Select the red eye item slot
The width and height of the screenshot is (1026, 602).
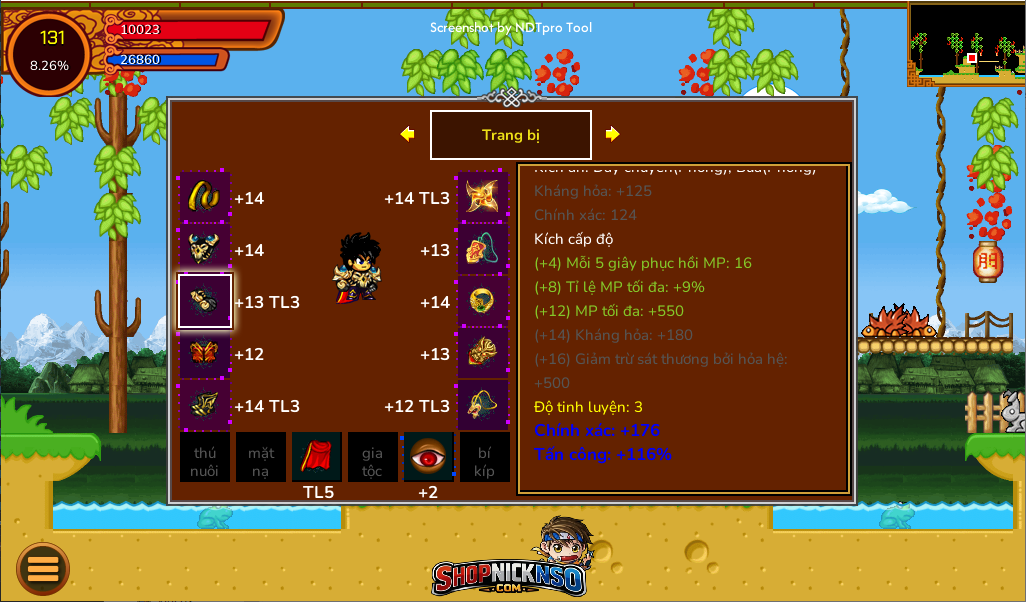point(428,457)
